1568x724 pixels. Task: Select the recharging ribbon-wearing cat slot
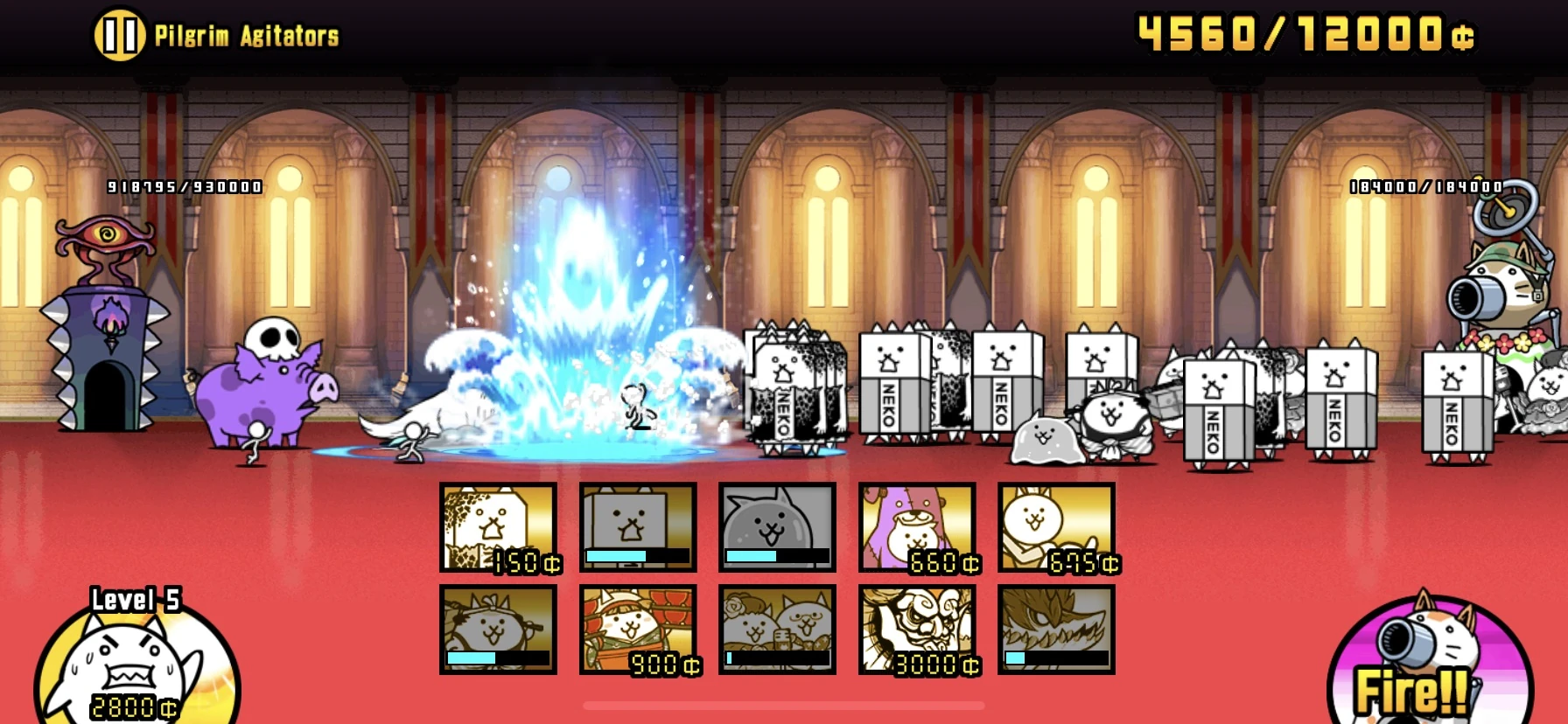coord(497,628)
